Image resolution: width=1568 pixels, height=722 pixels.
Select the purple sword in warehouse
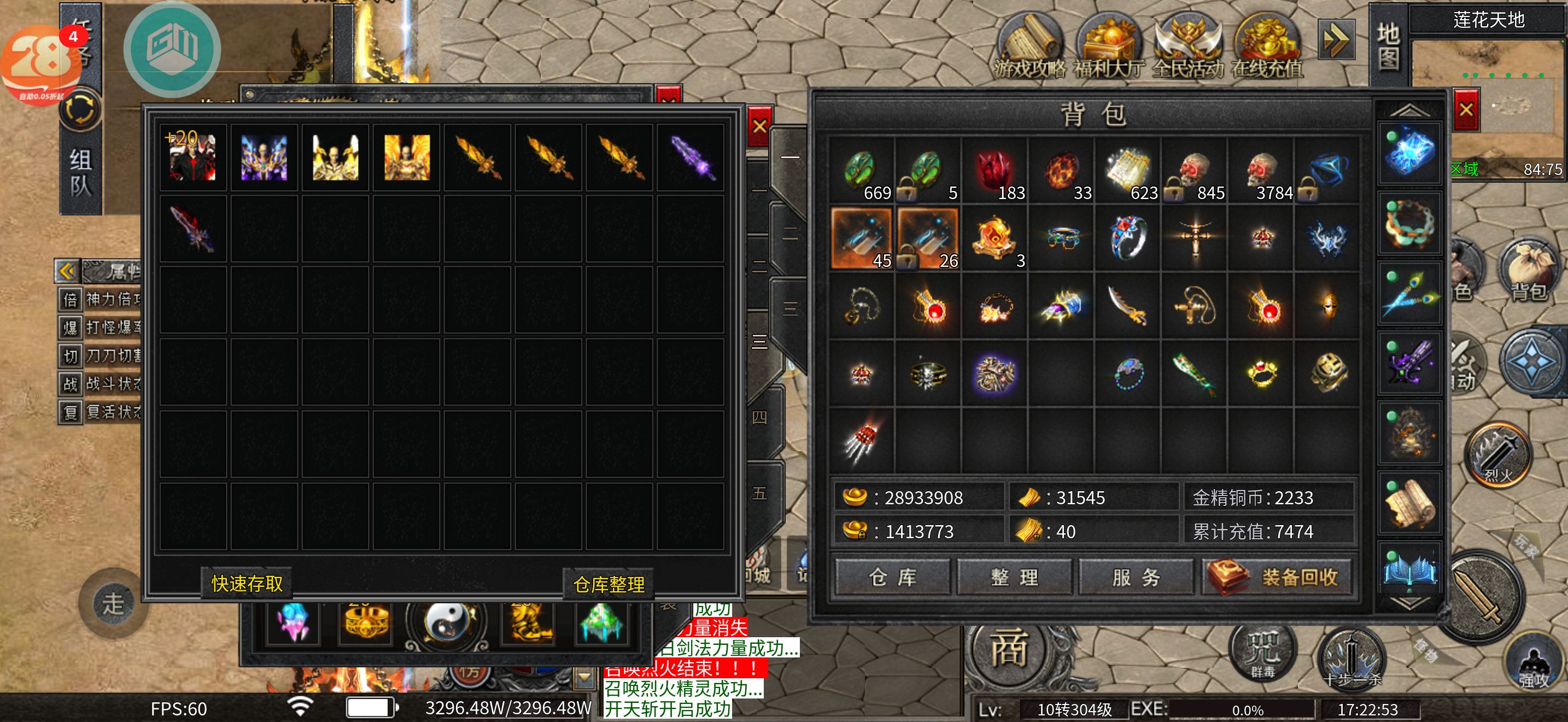692,158
